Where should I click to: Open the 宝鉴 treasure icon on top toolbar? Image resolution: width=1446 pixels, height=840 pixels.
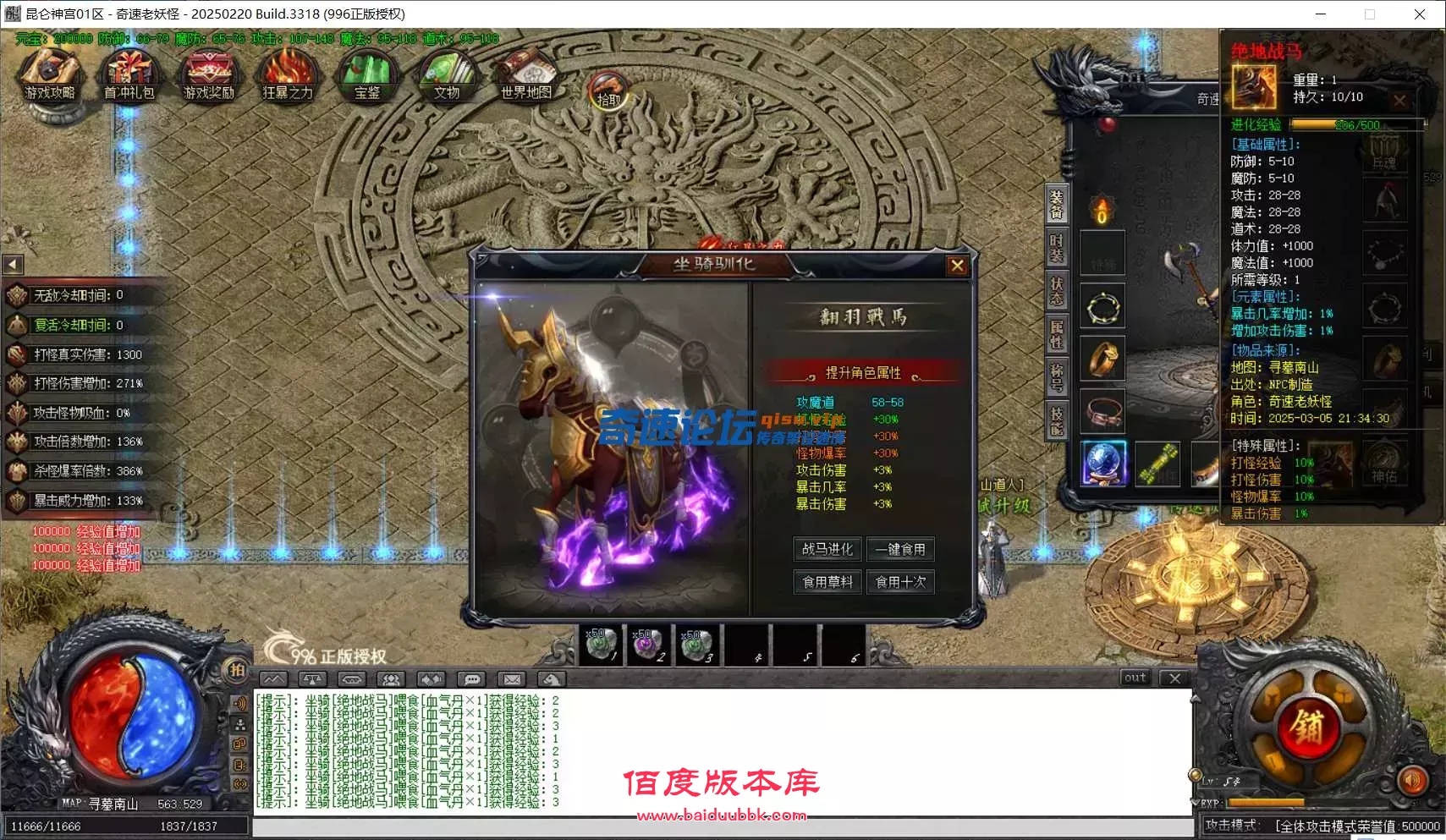368,76
